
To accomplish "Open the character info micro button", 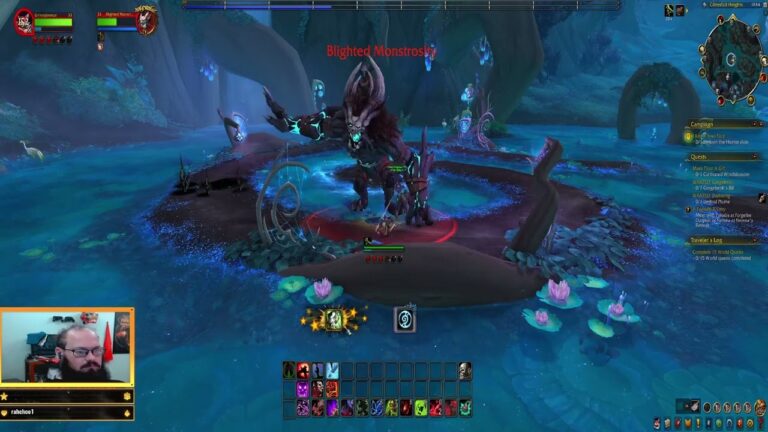I will pos(659,424).
